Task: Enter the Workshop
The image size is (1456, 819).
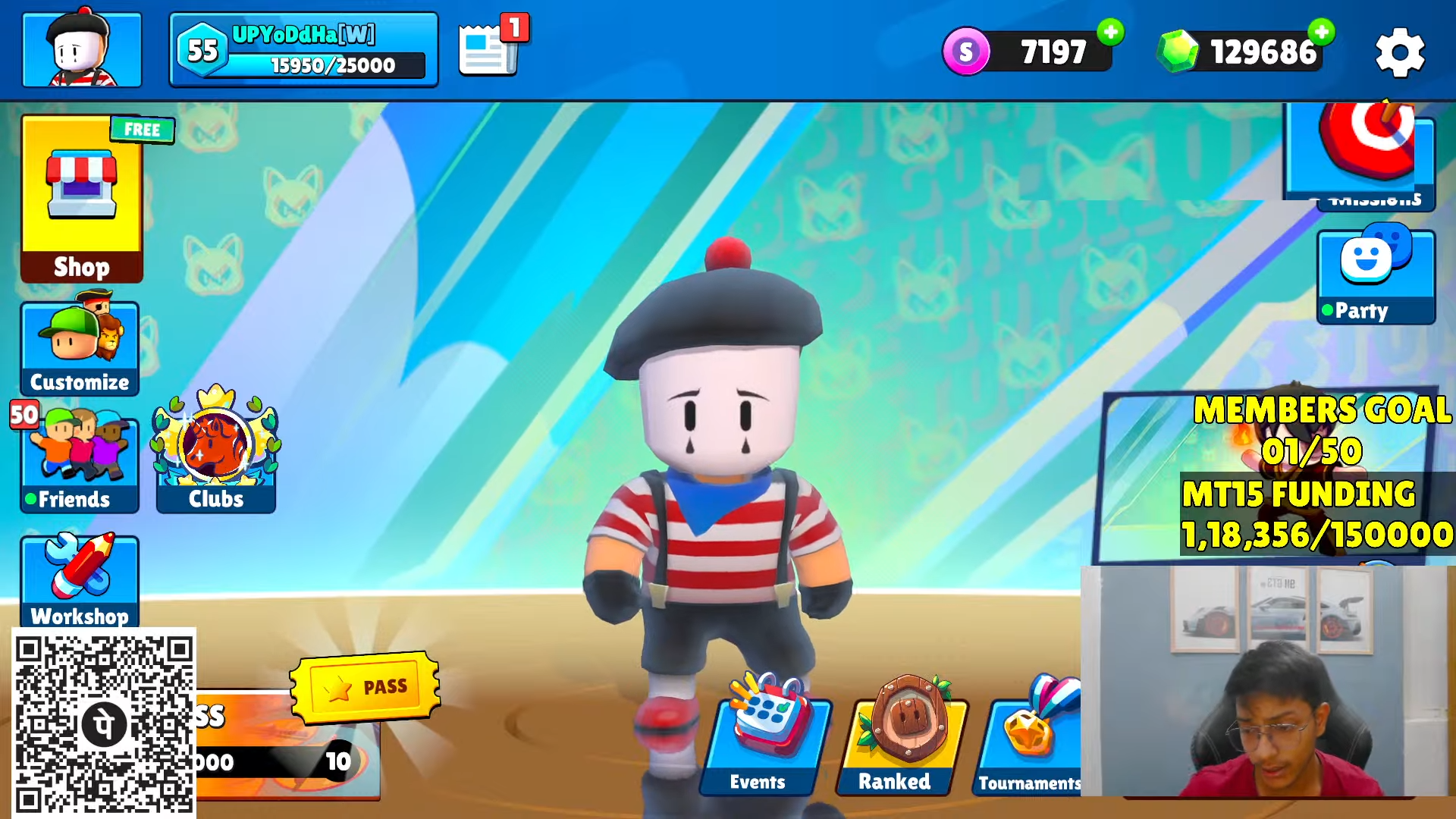Action: (x=80, y=580)
